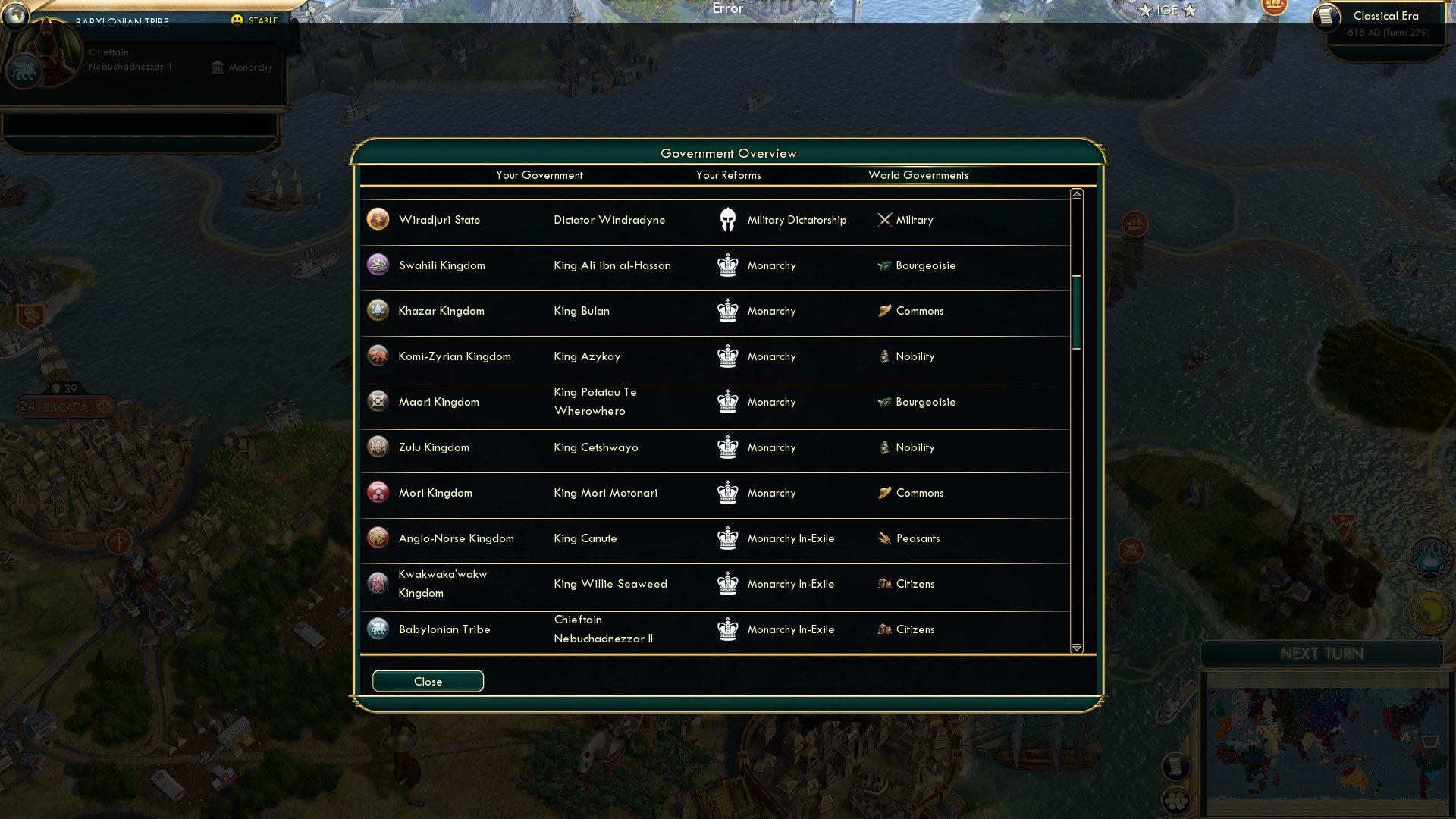Click the scrollbar's down arrow

coord(1075,648)
